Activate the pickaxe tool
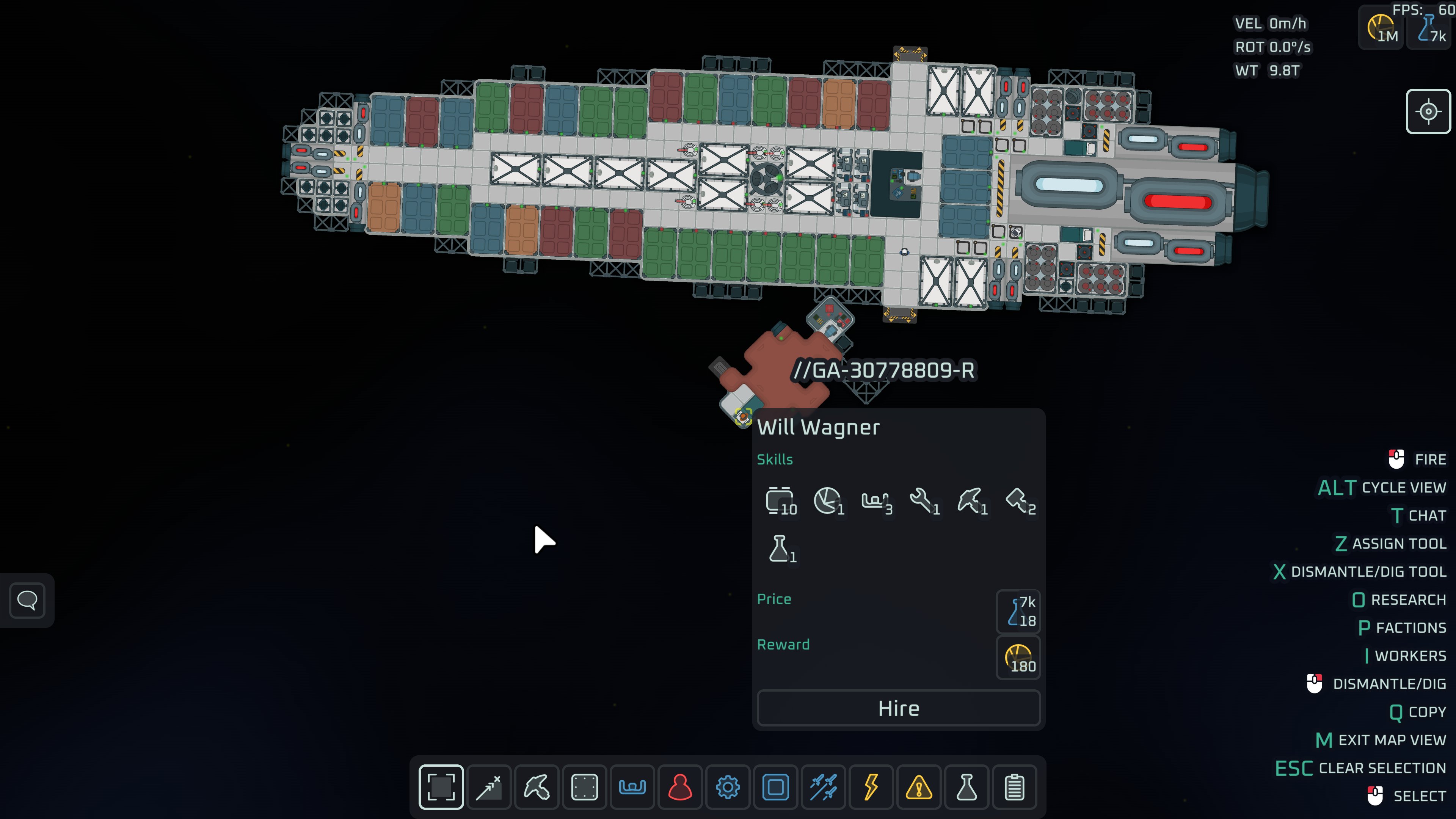This screenshot has height=819, width=1456. [537, 787]
